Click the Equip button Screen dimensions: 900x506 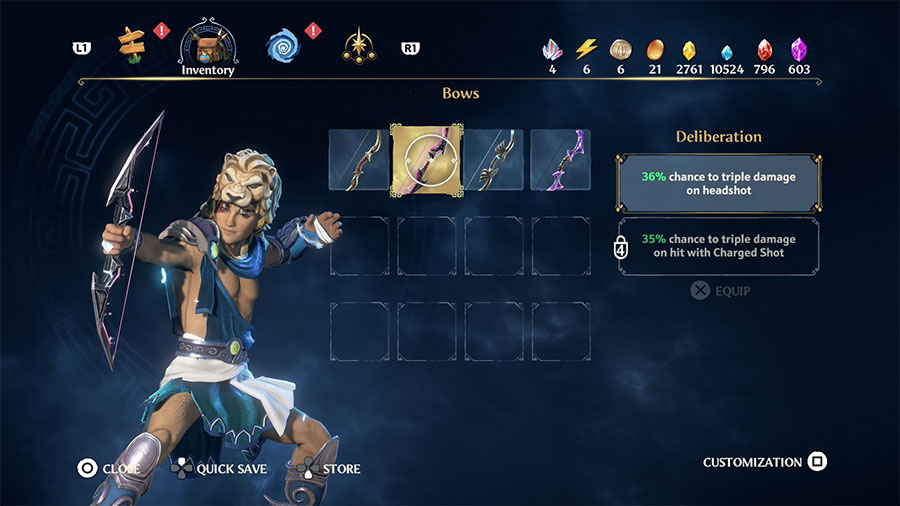coord(720,291)
